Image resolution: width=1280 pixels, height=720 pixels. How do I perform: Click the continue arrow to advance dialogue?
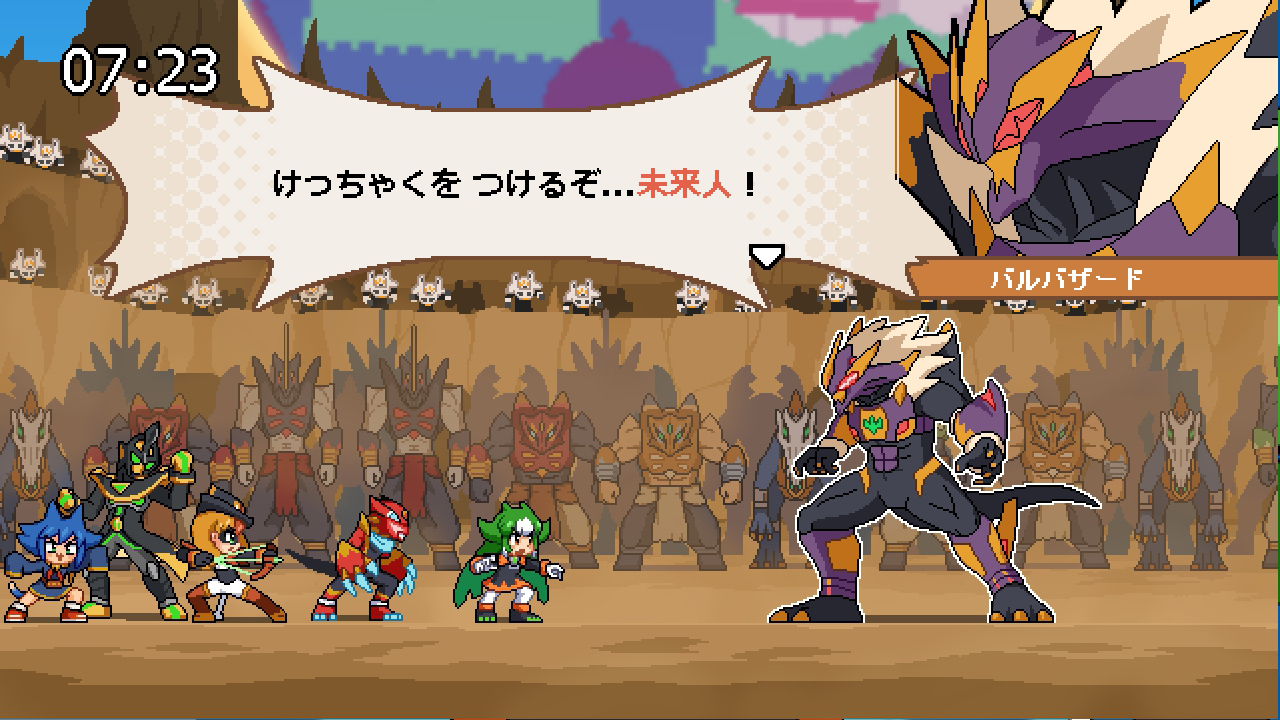(x=767, y=257)
